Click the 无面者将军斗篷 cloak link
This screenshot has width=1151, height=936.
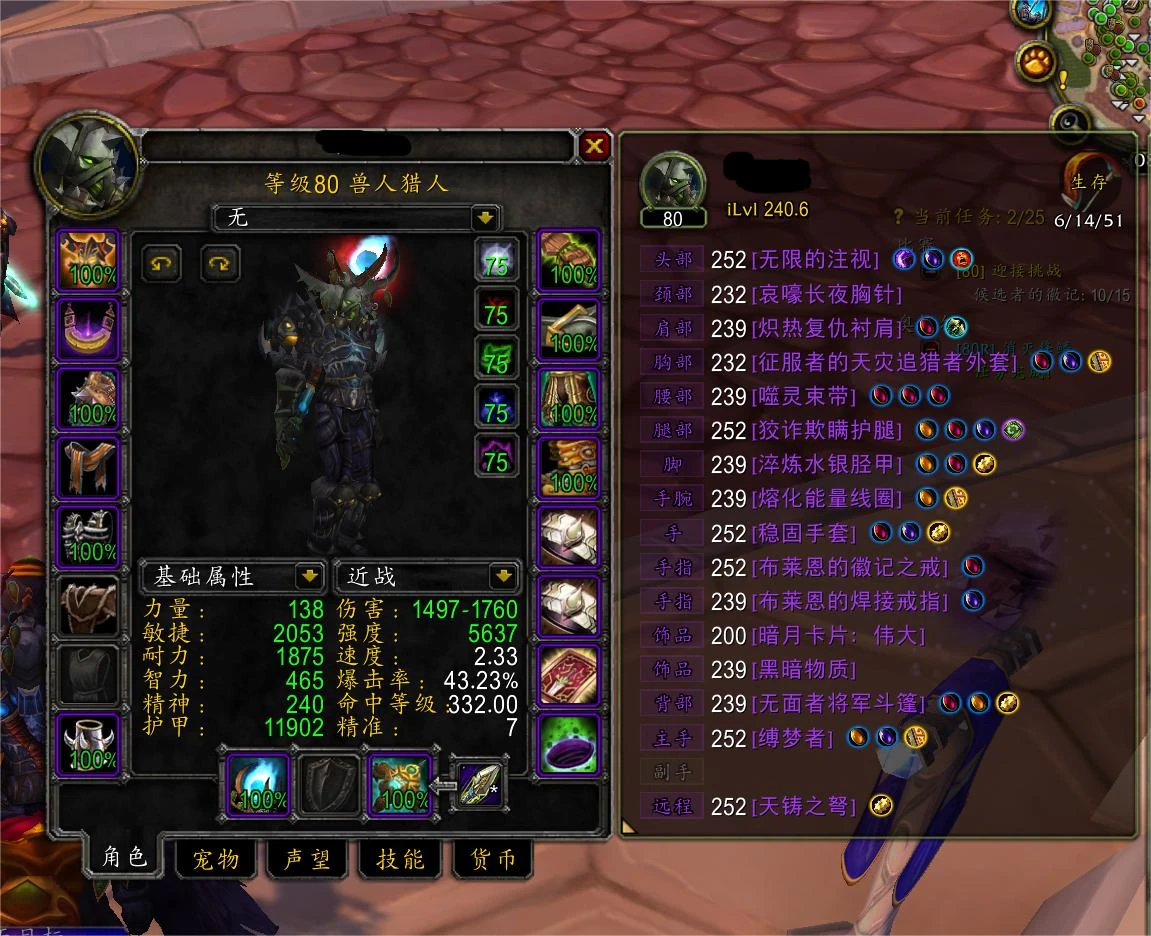(x=837, y=704)
